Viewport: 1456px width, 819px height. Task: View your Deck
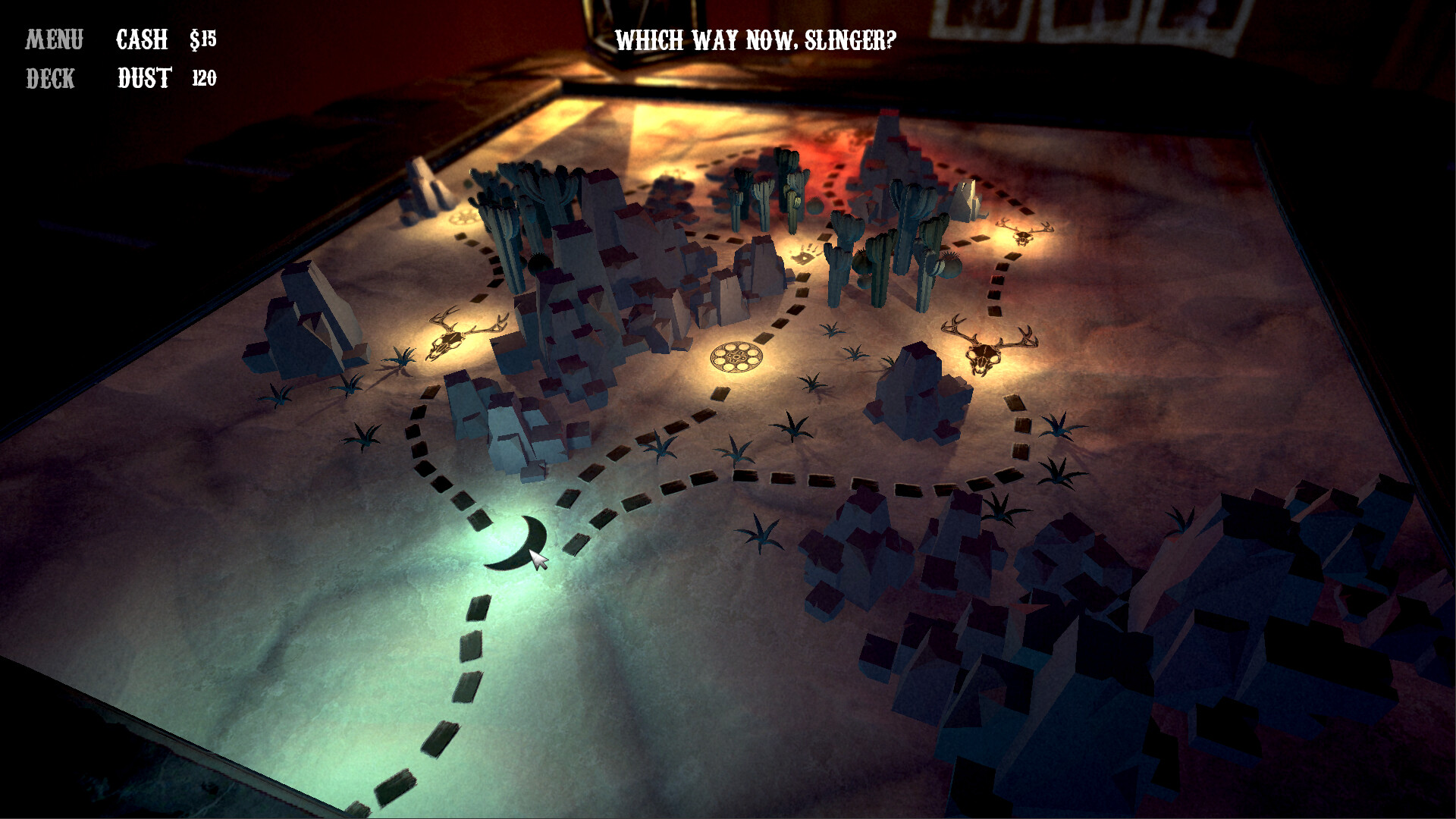[50, 79]
